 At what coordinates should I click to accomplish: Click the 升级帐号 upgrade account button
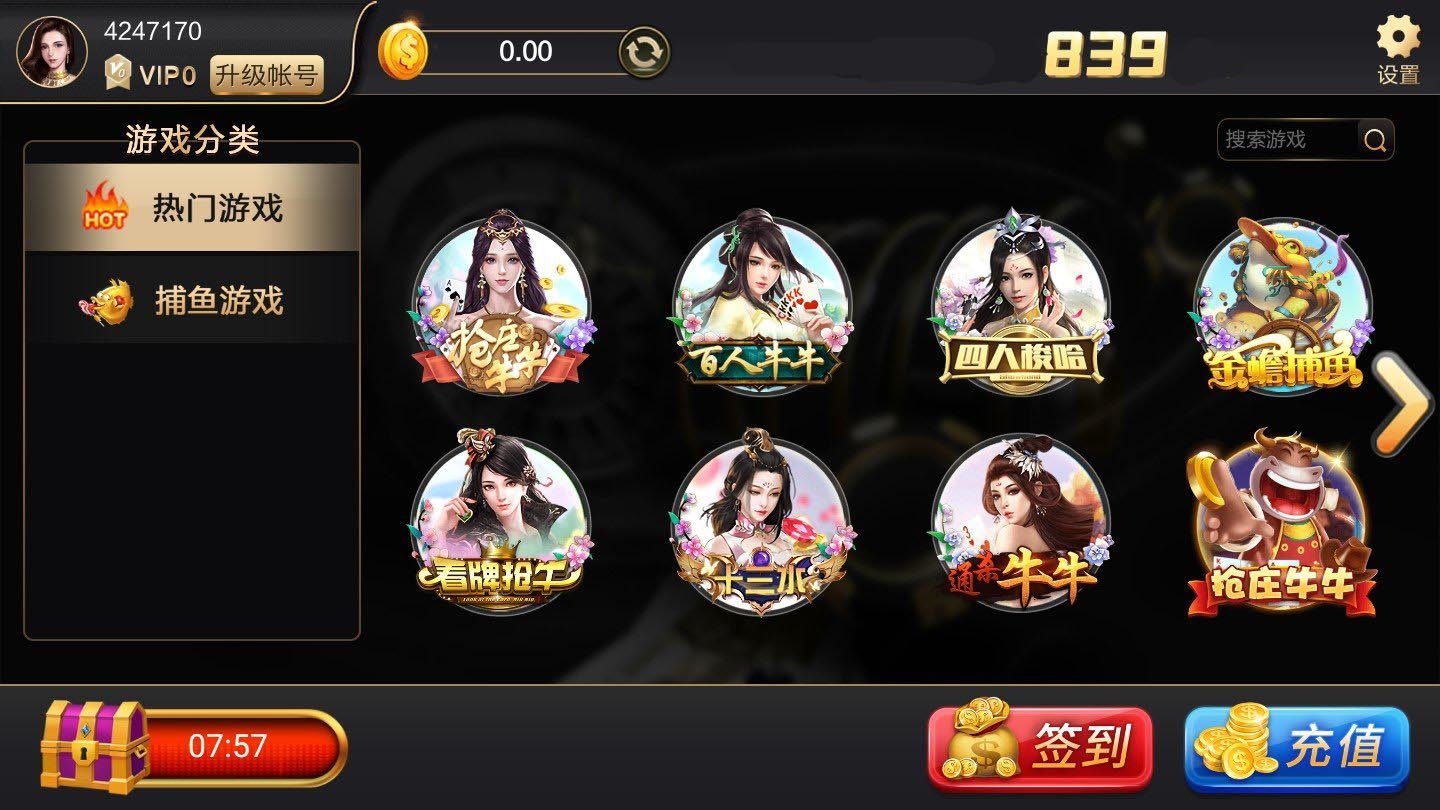[x=266, y=75]
